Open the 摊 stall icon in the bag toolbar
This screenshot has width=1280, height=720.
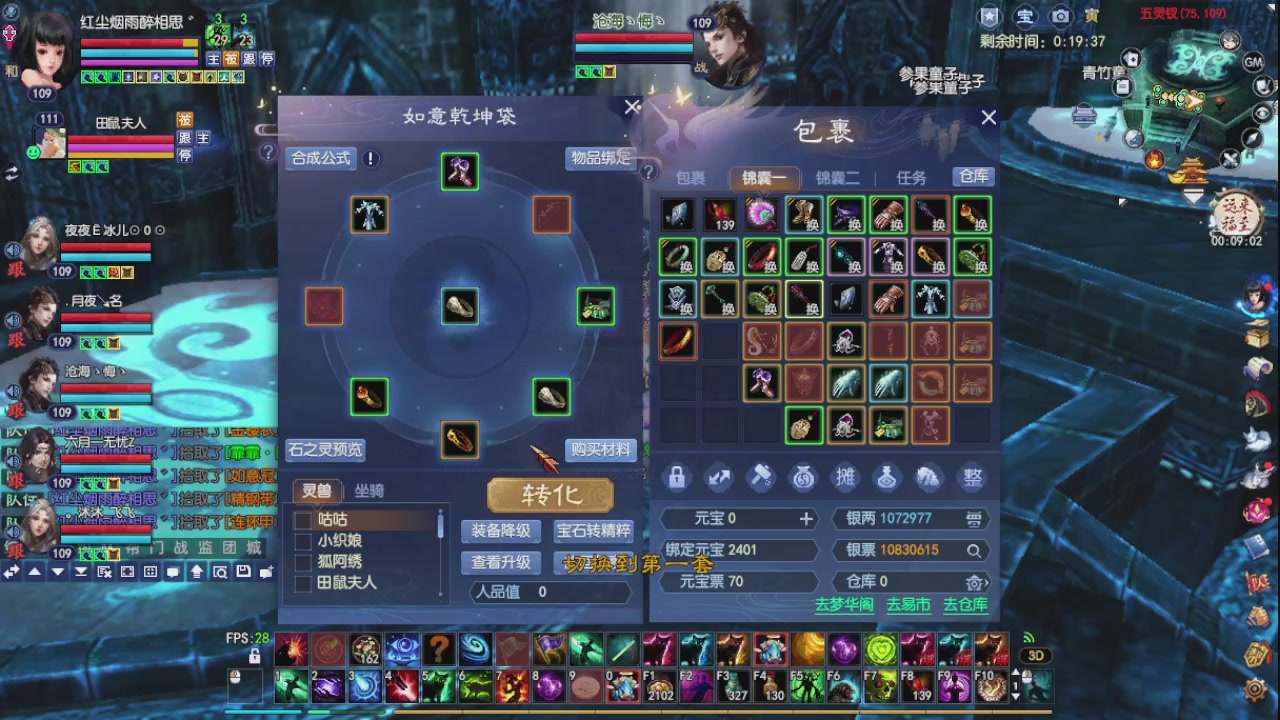(845, 477)
